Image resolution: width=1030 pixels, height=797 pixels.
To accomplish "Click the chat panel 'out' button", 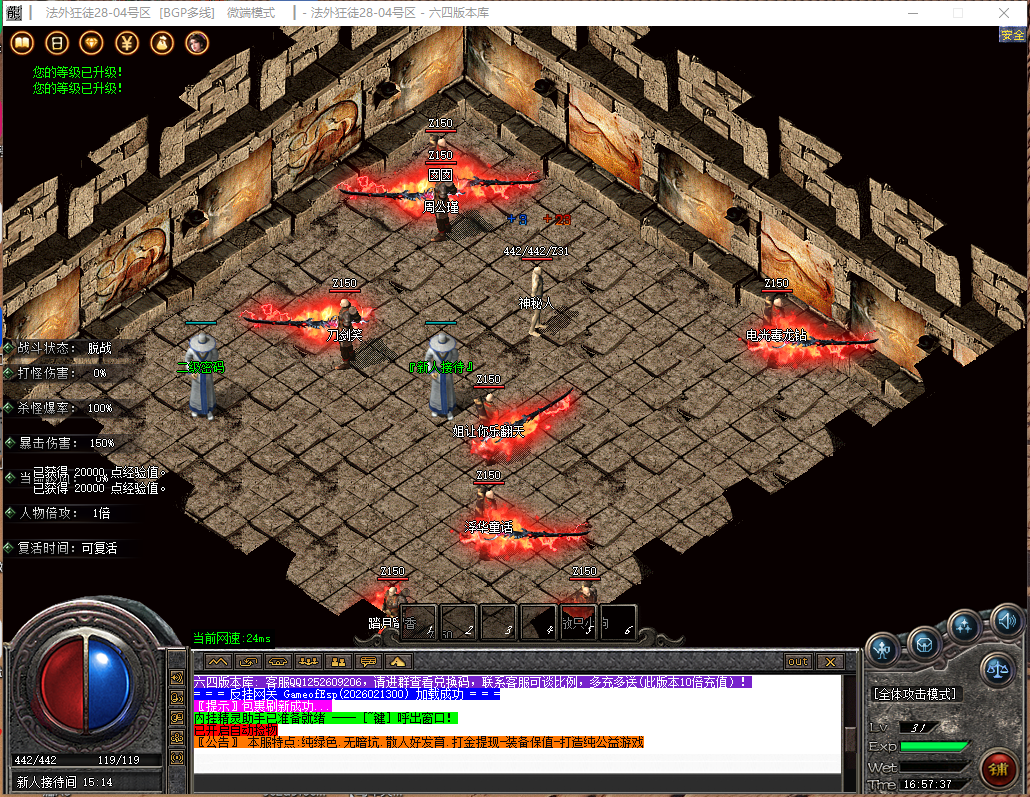I will click(797, 662).
